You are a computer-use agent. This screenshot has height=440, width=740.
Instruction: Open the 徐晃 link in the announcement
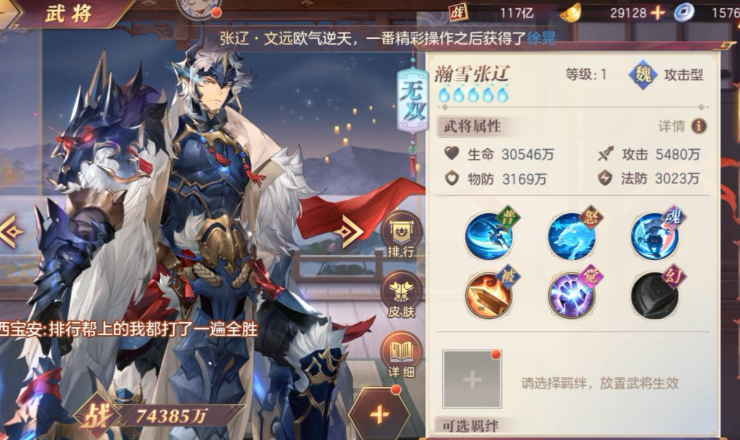click(541, 38)
